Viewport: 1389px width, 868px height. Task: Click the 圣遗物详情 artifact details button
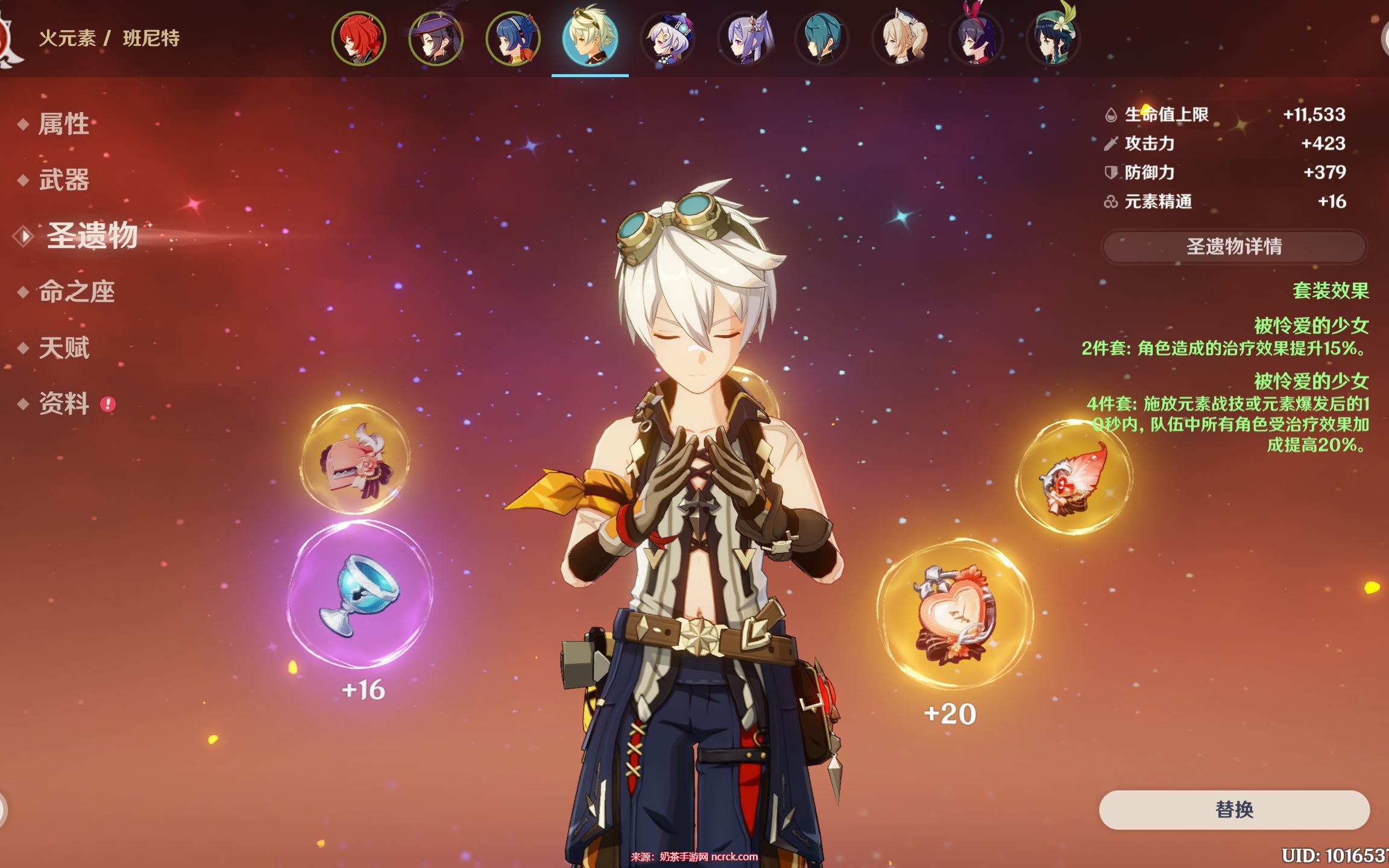click(1233, 247)
